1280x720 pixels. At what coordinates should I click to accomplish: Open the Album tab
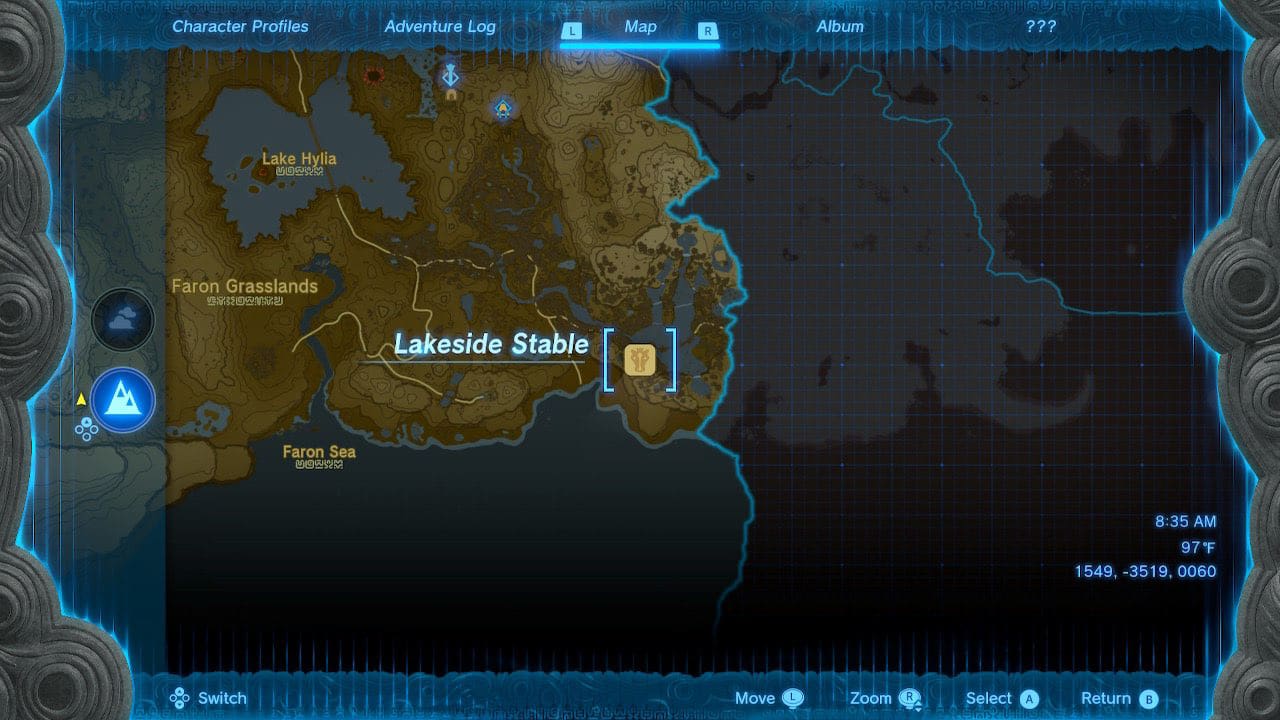point(840,26)
